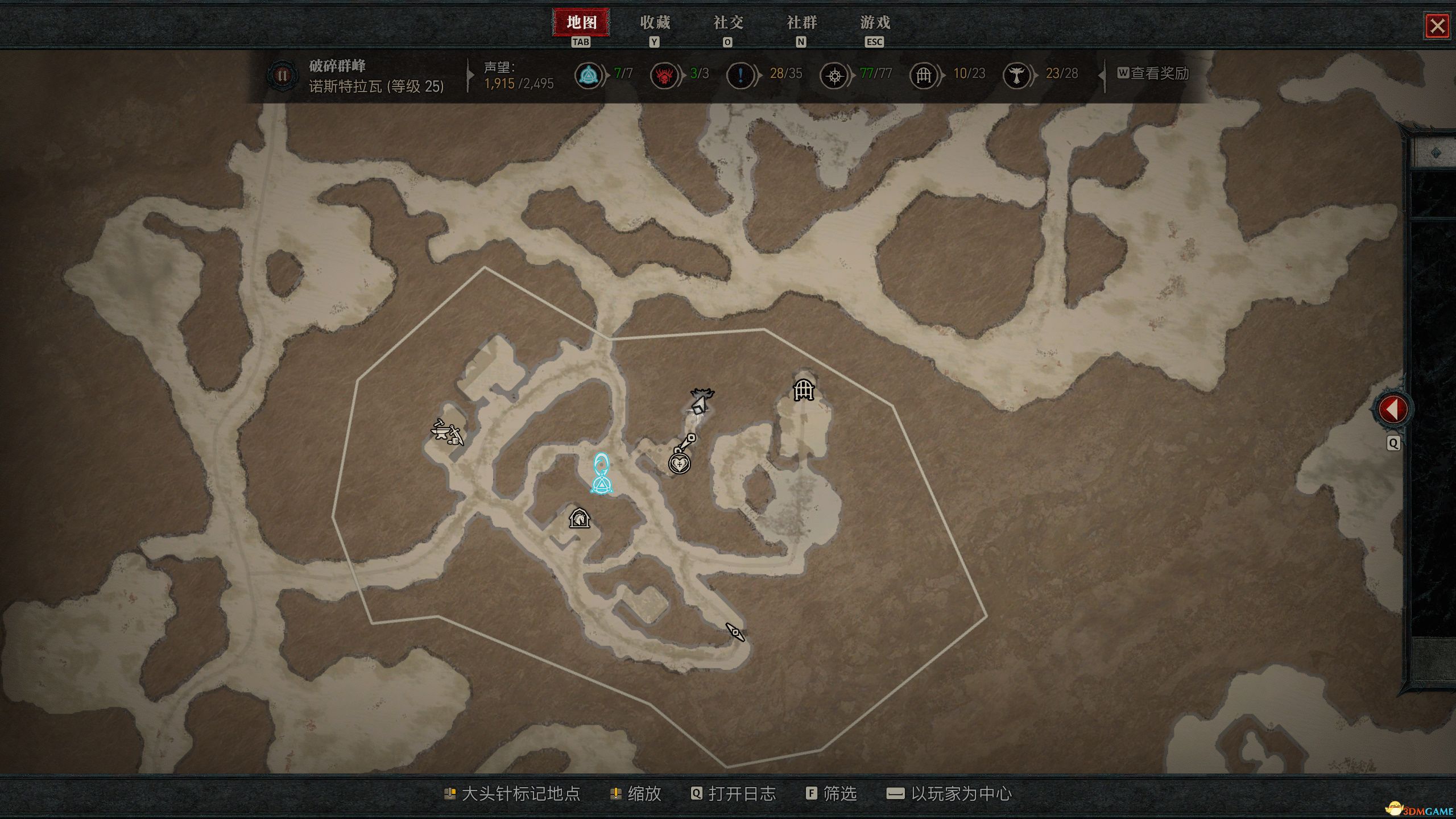
Task: Open the stable icon near the village center
Action: [x=580, y=518]
